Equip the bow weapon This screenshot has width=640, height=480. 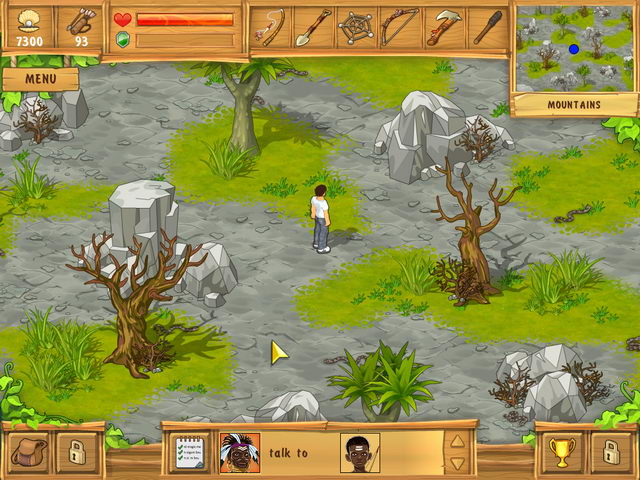pyautogui.click(x=399, y=26)
